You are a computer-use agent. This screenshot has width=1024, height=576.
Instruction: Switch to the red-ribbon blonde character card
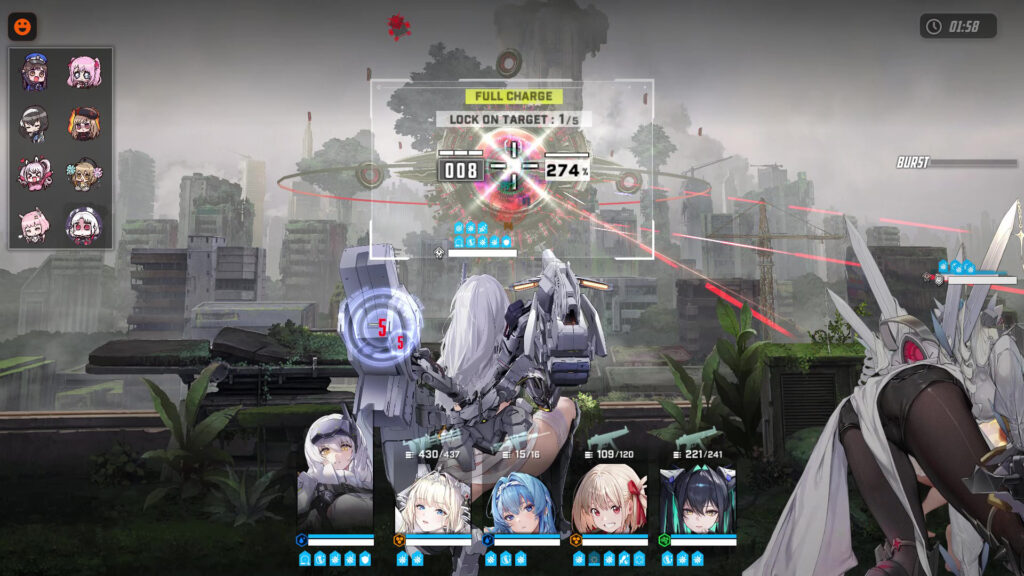point(609,497)
